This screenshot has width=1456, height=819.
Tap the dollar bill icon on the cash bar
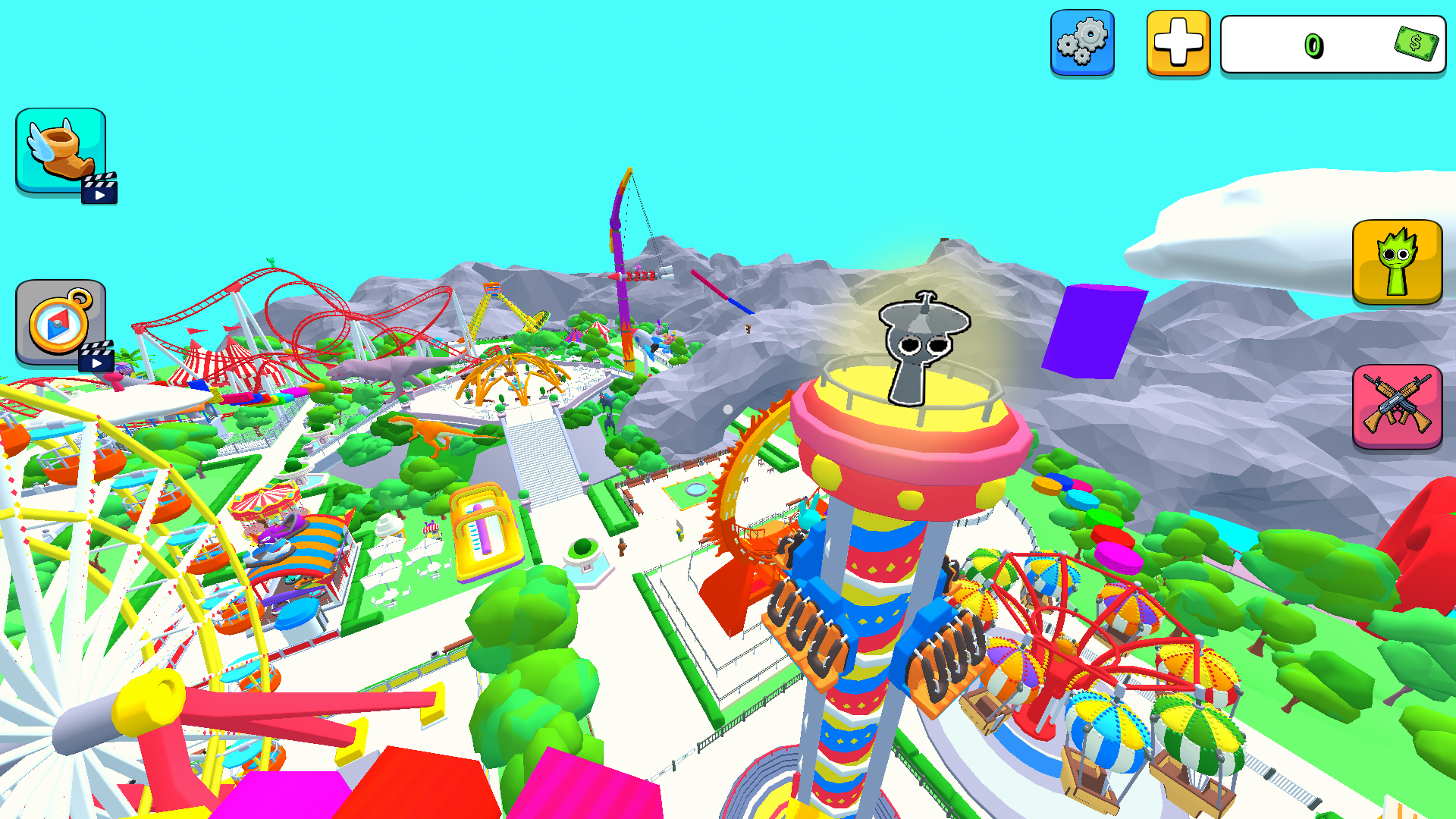tap(1417, 43)
